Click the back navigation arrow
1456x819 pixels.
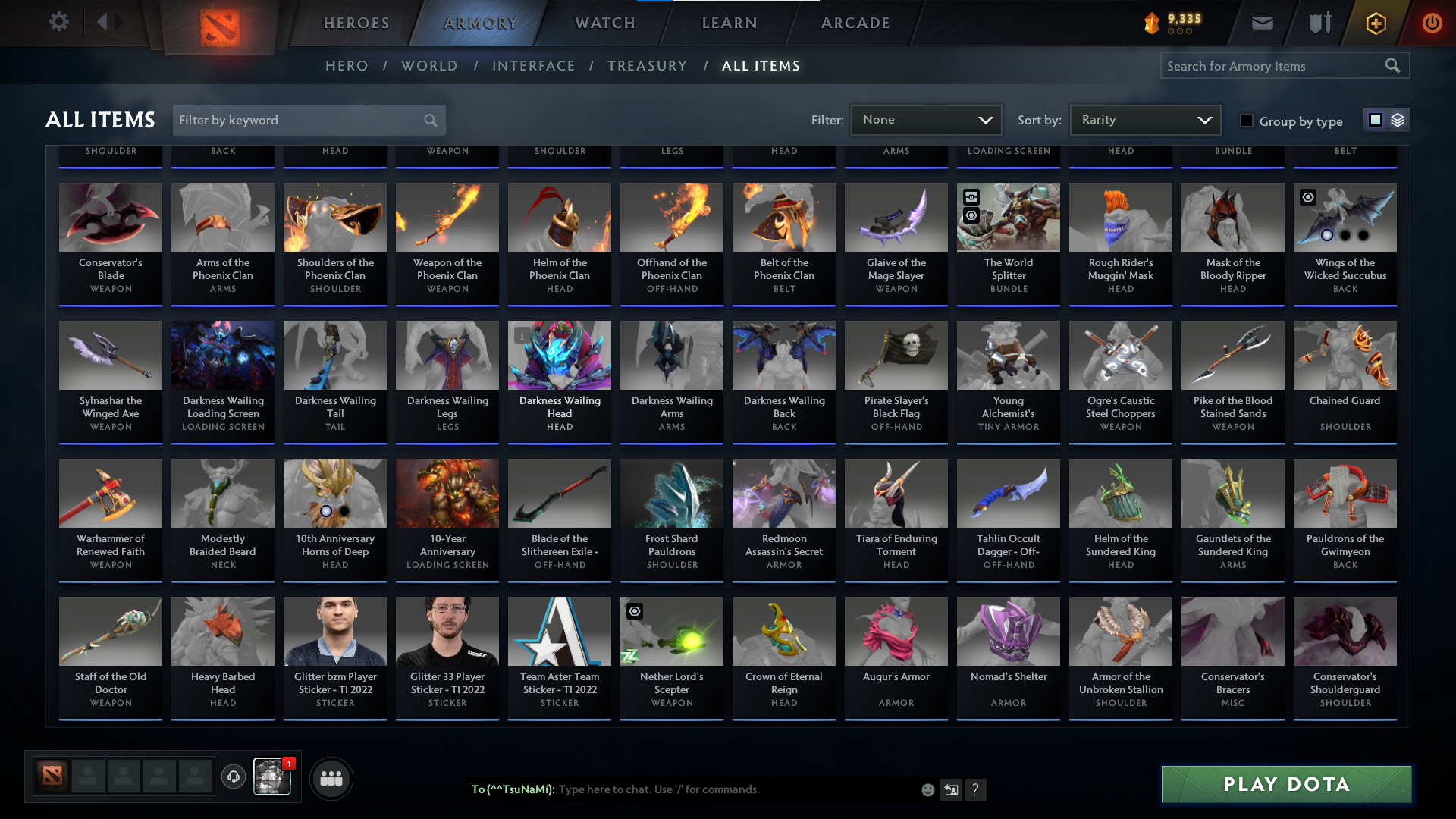pyautogui.click(x=105, y=21)
